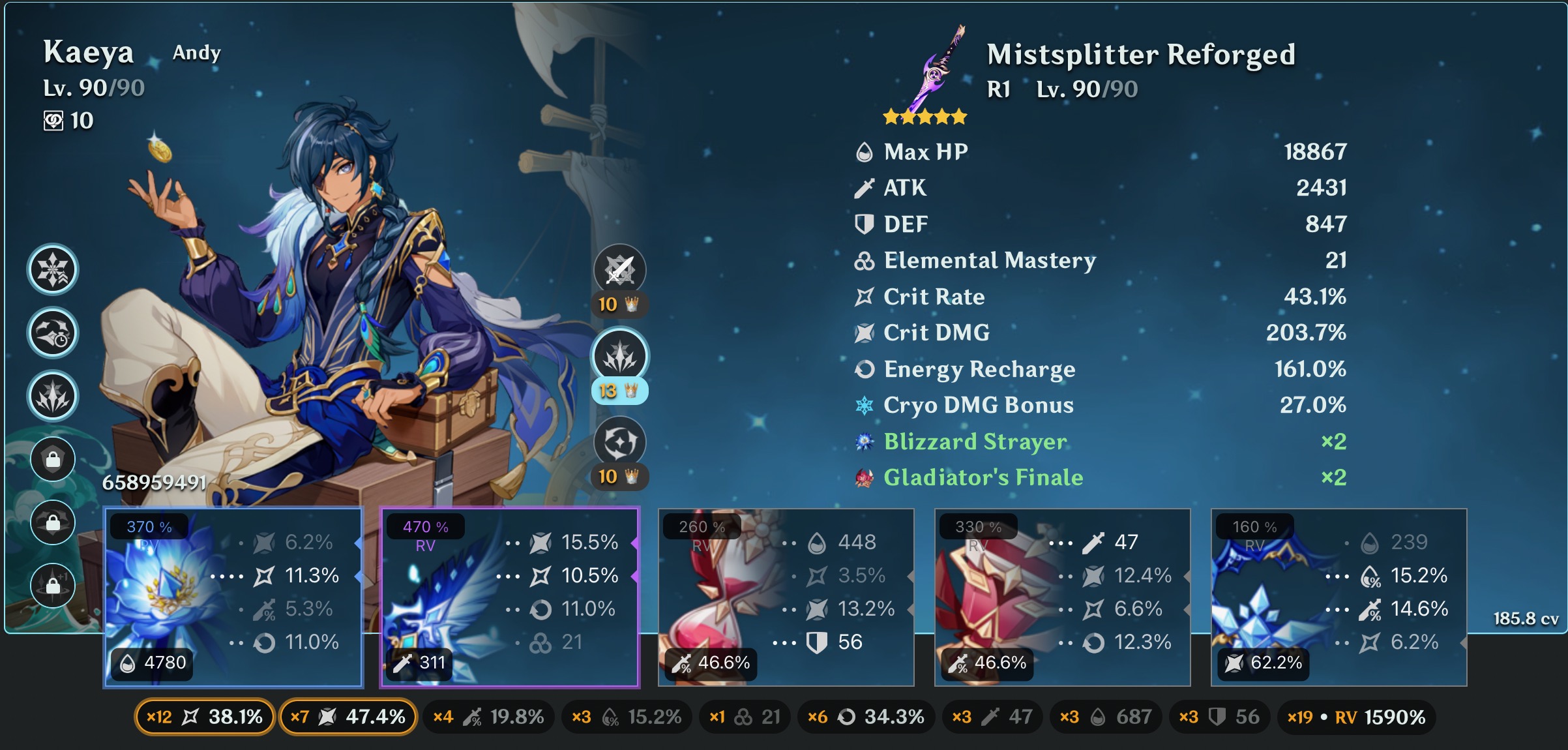Open the Blizzard Strayer set details

(974, 442)
